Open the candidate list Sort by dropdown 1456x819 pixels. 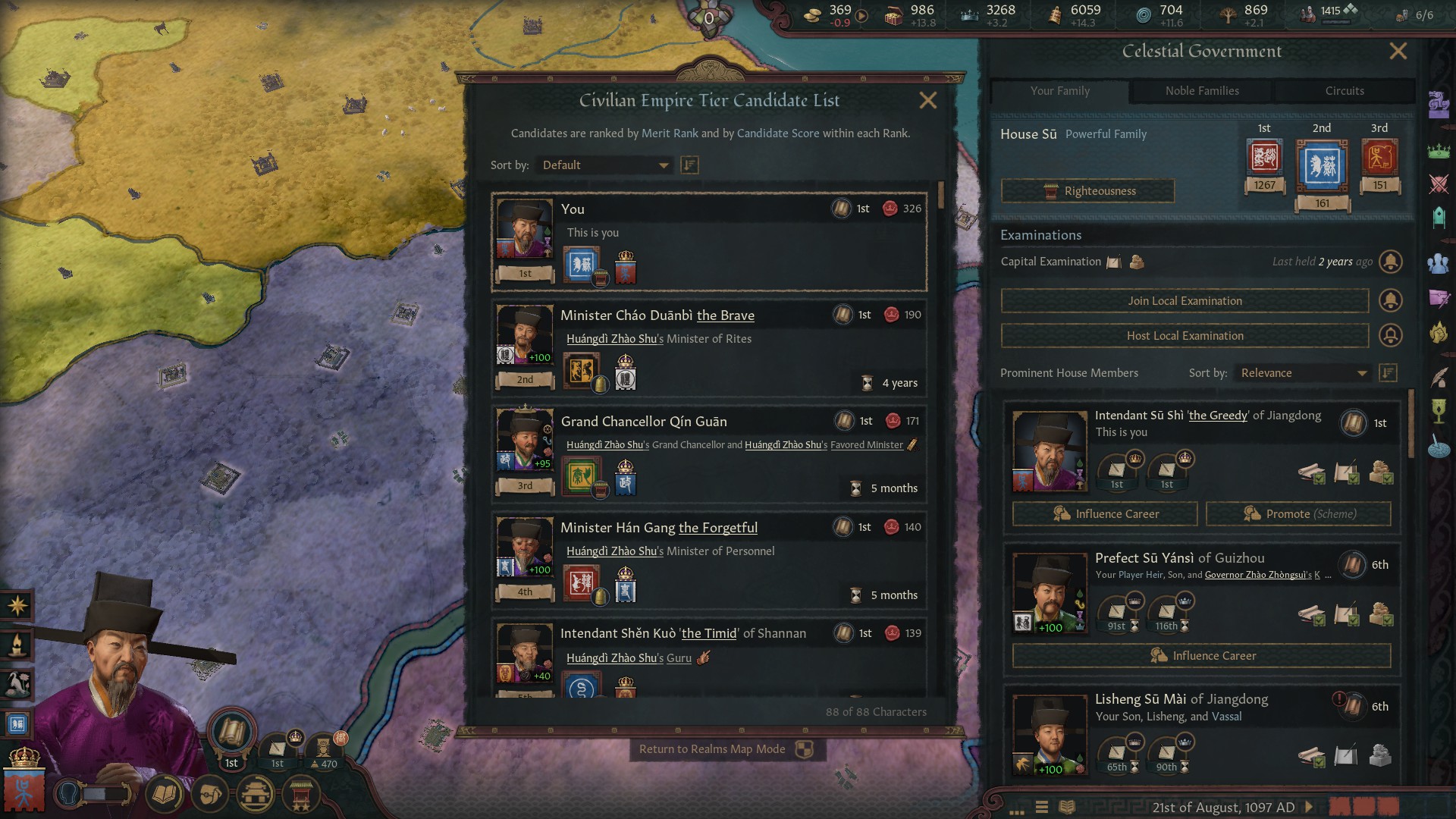[604, 165]
